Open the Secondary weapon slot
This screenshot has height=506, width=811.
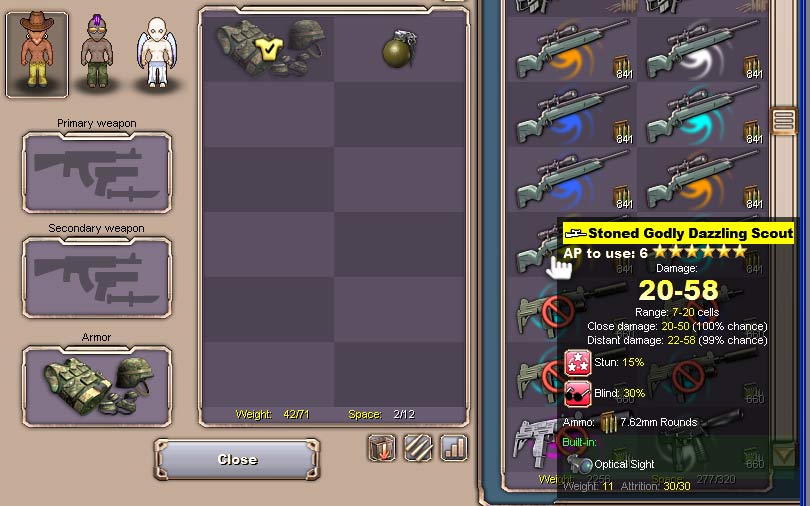point(97,276)
